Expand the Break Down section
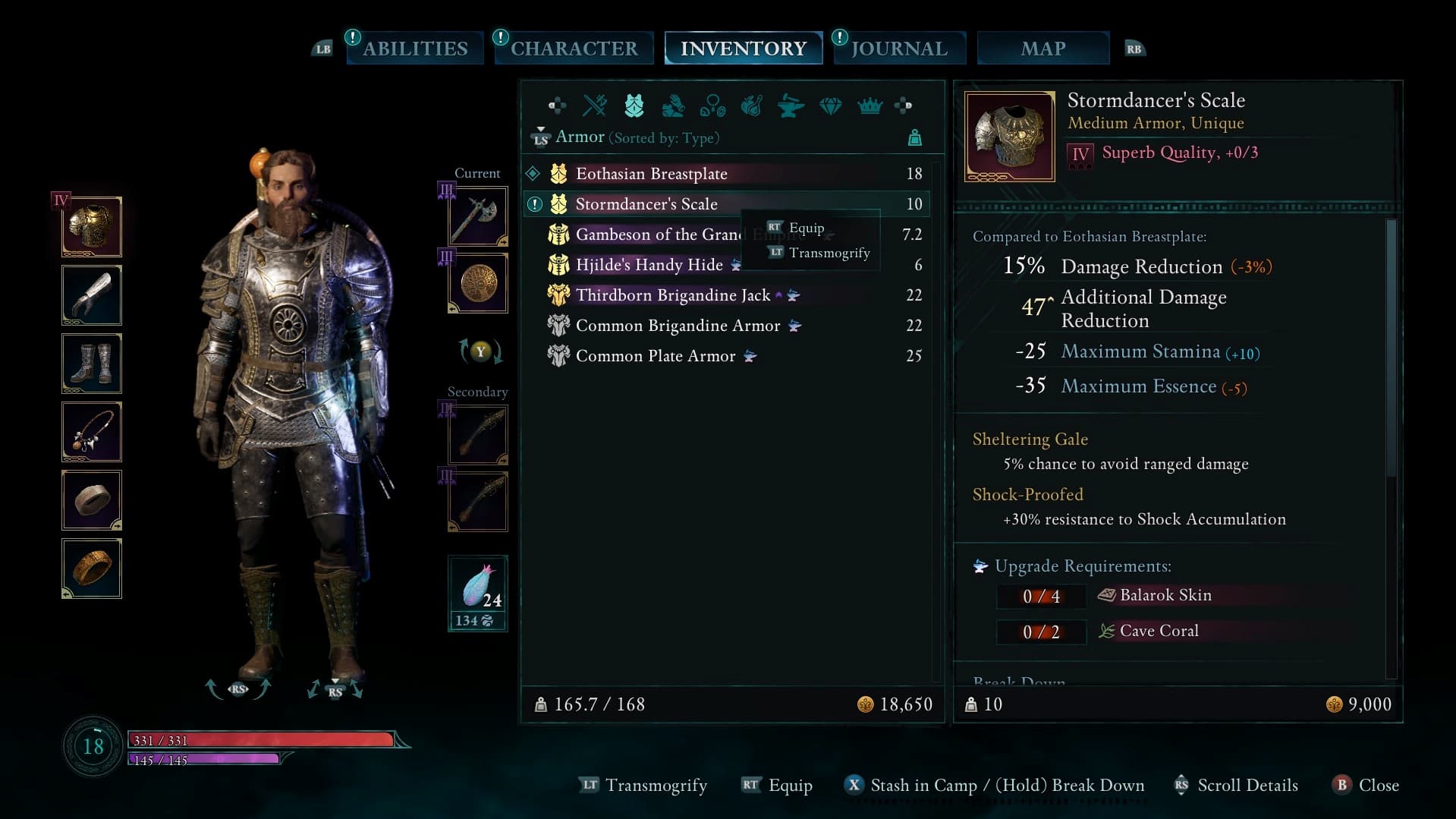 pos(1020,682)
